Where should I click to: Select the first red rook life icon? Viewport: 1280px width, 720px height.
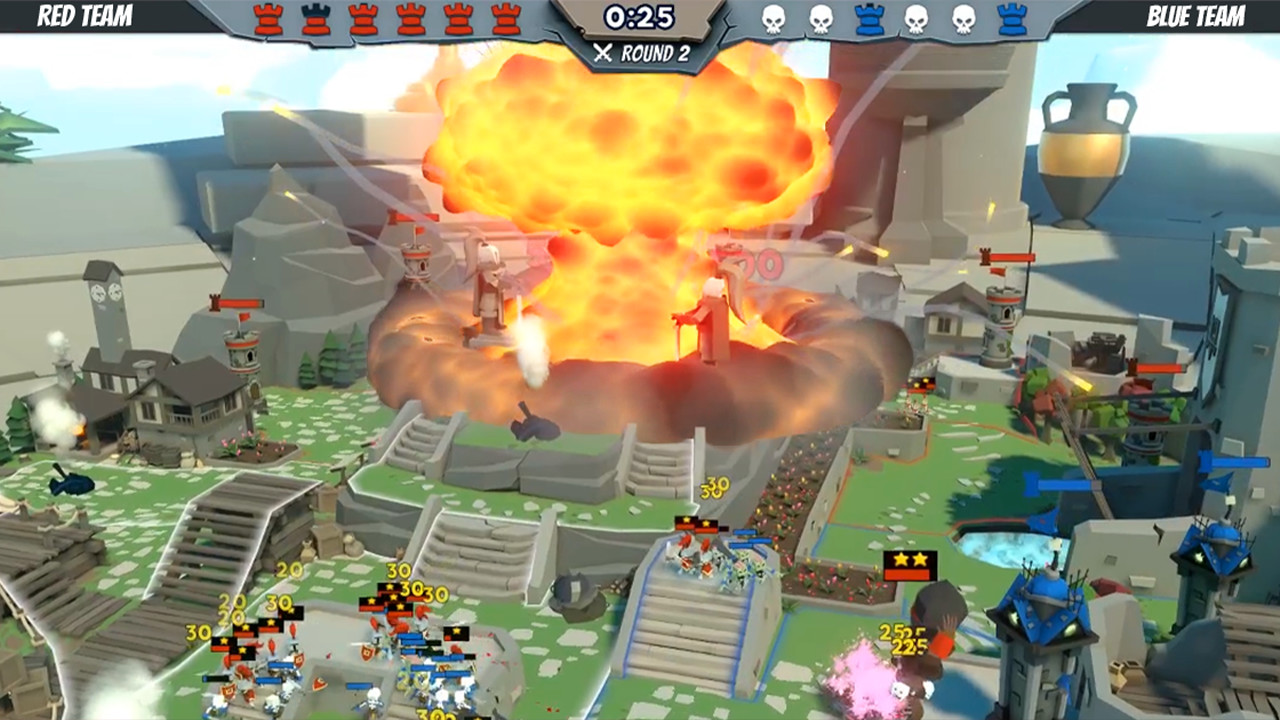pyautogui.click(x=268, y=17)
